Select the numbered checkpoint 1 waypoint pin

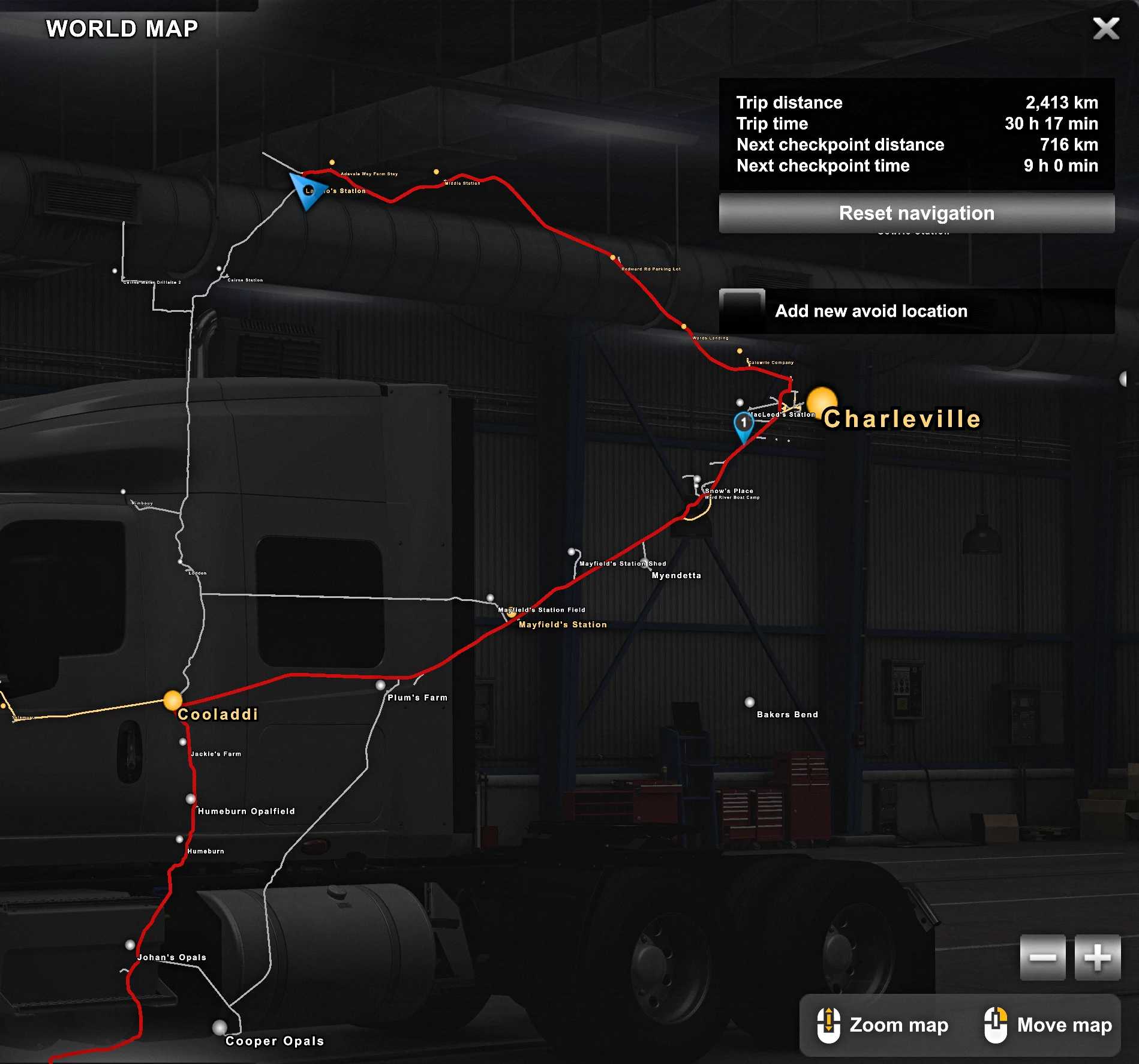[744, 423]
